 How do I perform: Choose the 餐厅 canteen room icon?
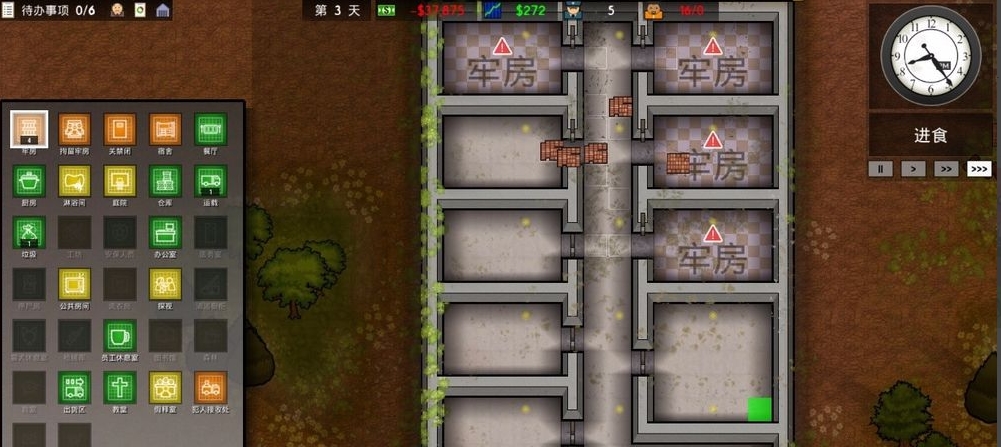pos(210,129)
